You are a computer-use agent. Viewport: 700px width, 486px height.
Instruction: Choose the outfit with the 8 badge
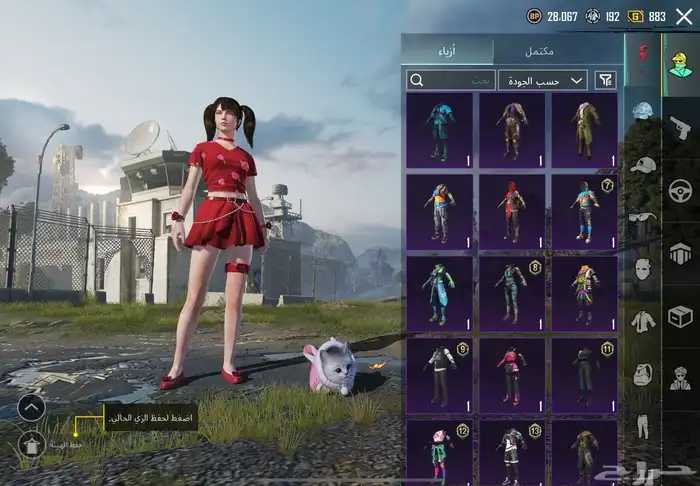511,293
